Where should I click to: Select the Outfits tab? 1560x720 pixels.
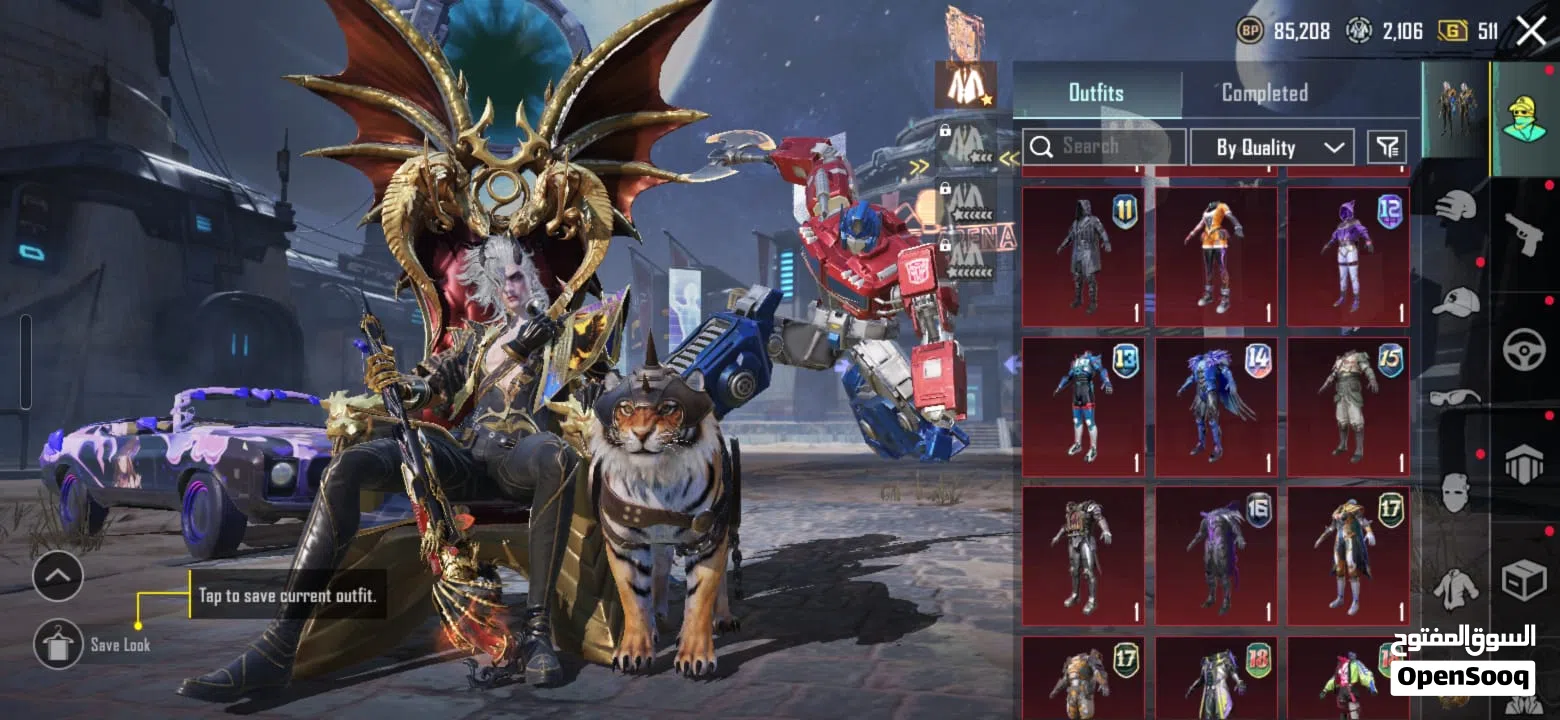click(1096, 93)
